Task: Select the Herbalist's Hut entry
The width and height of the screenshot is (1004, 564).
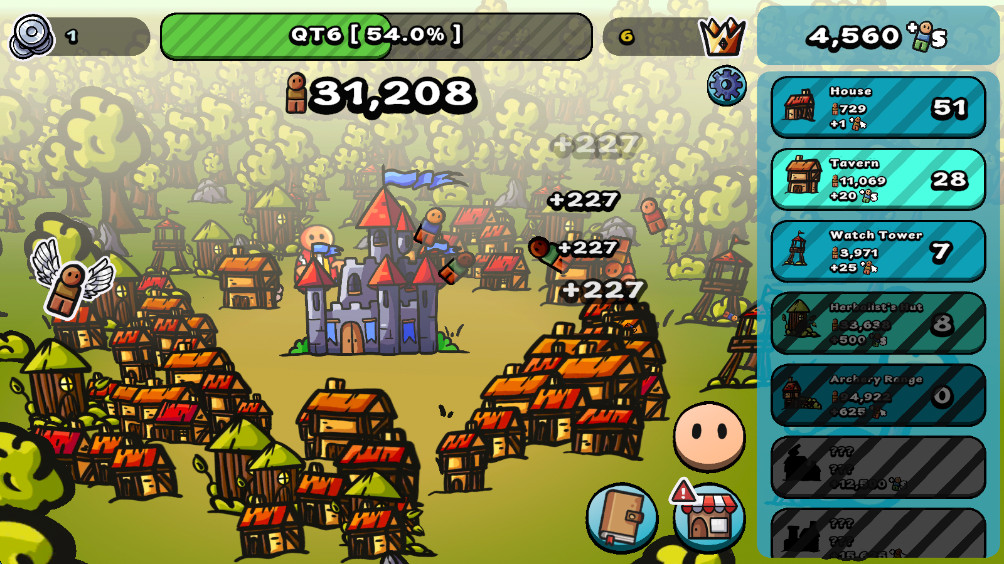Action: (x=877, y=323)
